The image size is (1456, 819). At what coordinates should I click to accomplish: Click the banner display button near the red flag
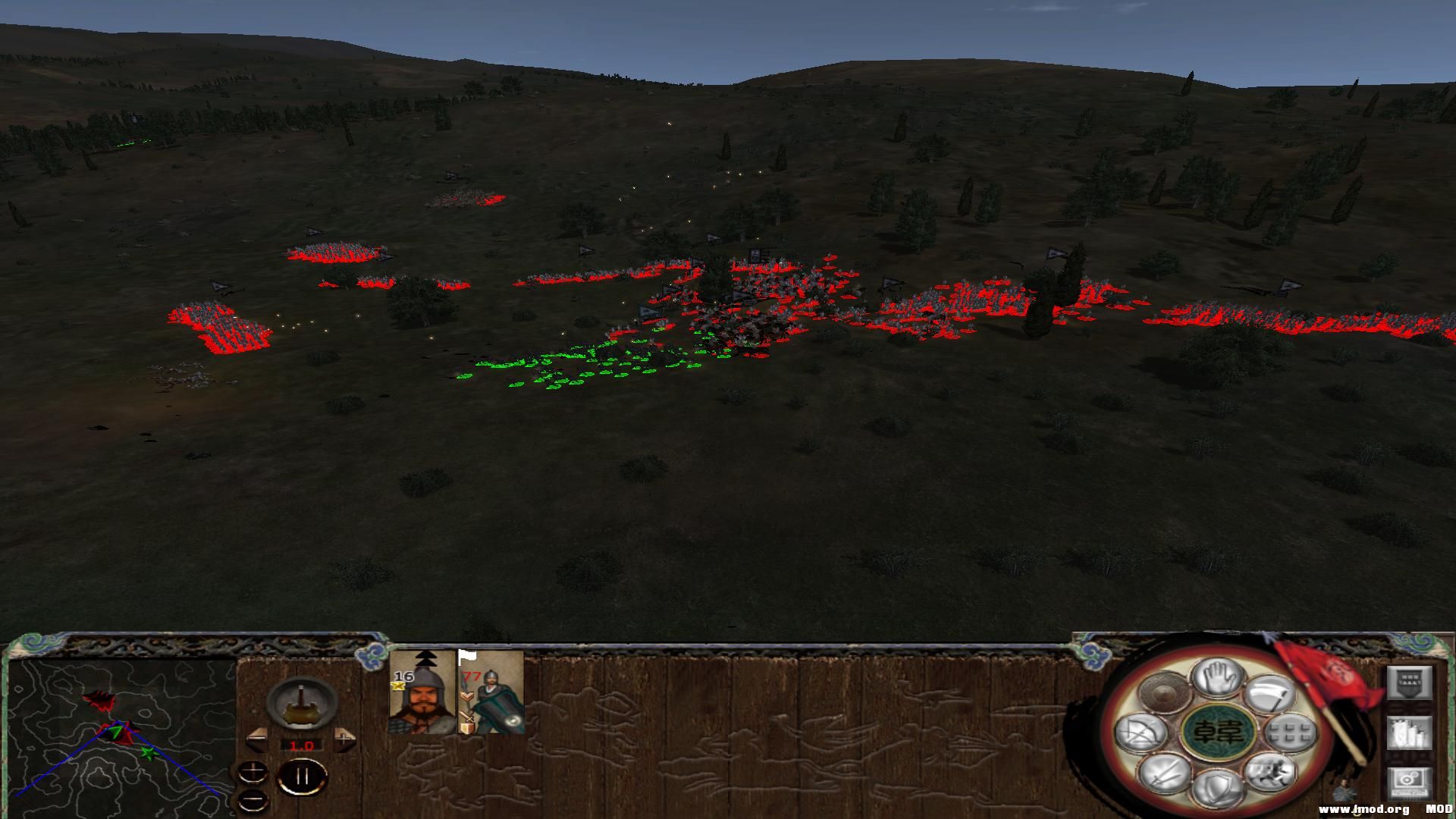[1410, 682]
